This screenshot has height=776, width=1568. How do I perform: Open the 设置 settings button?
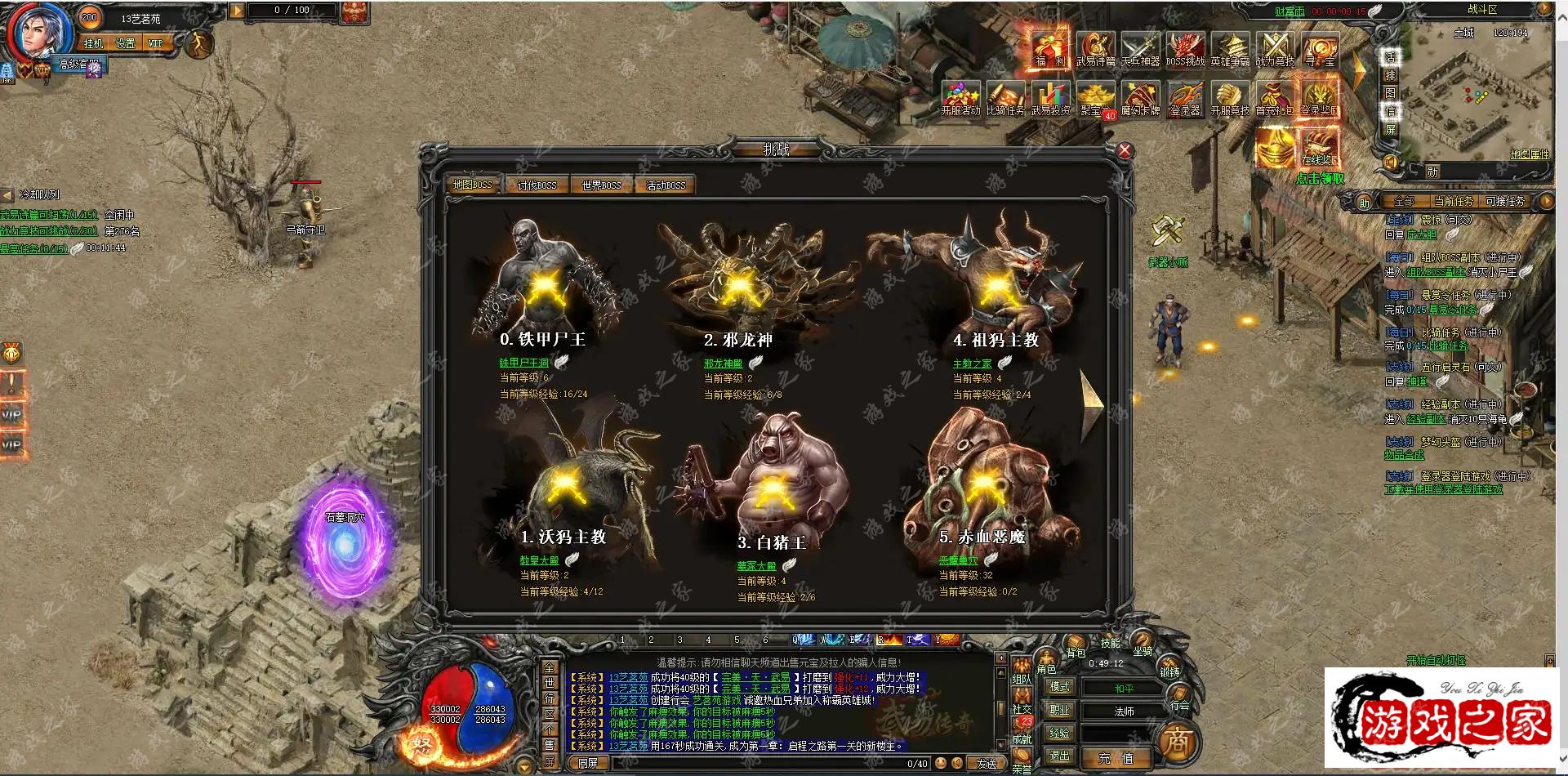[125, 43]
